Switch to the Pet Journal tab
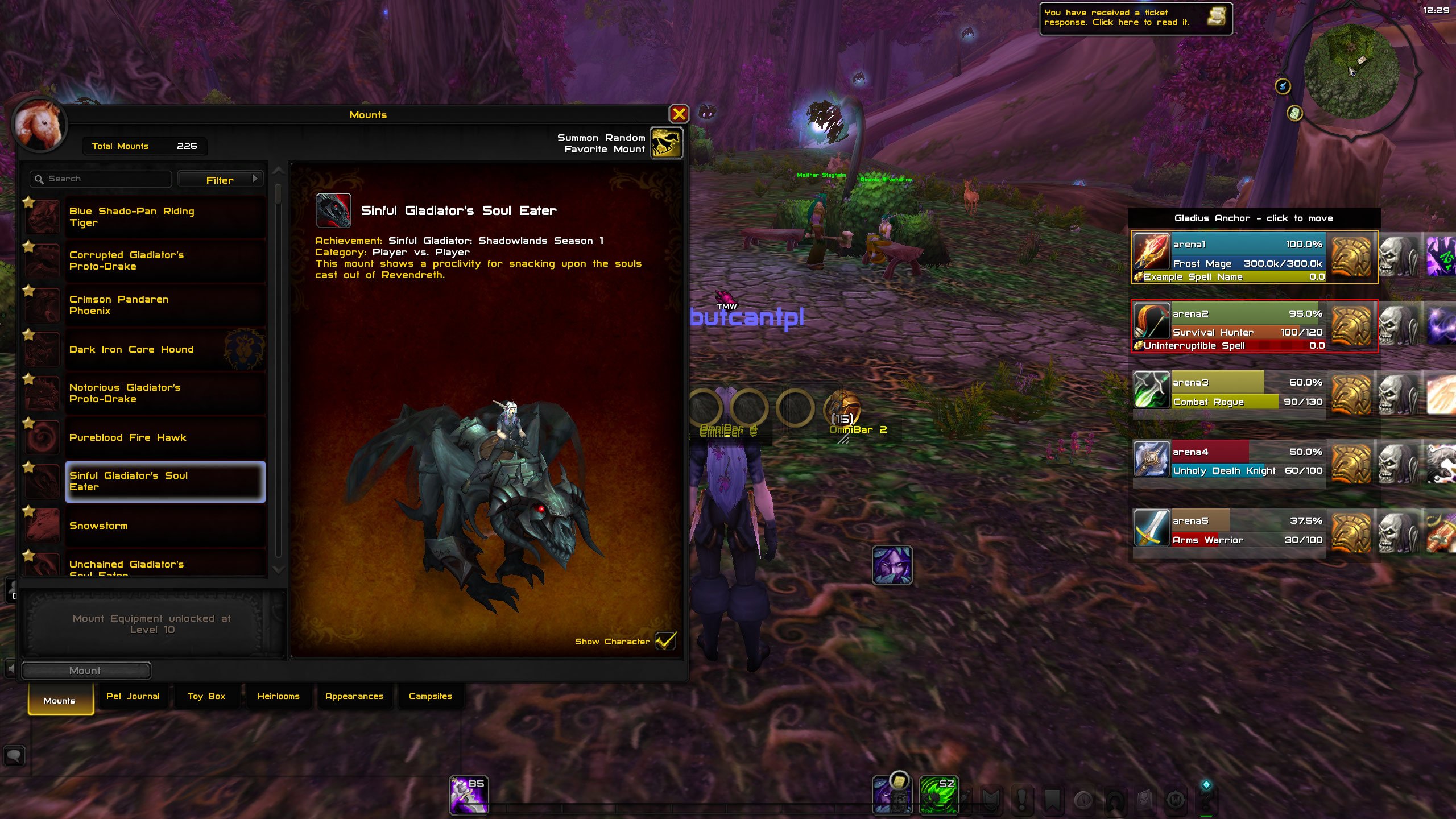The image size is (1456, 819). 133,696
